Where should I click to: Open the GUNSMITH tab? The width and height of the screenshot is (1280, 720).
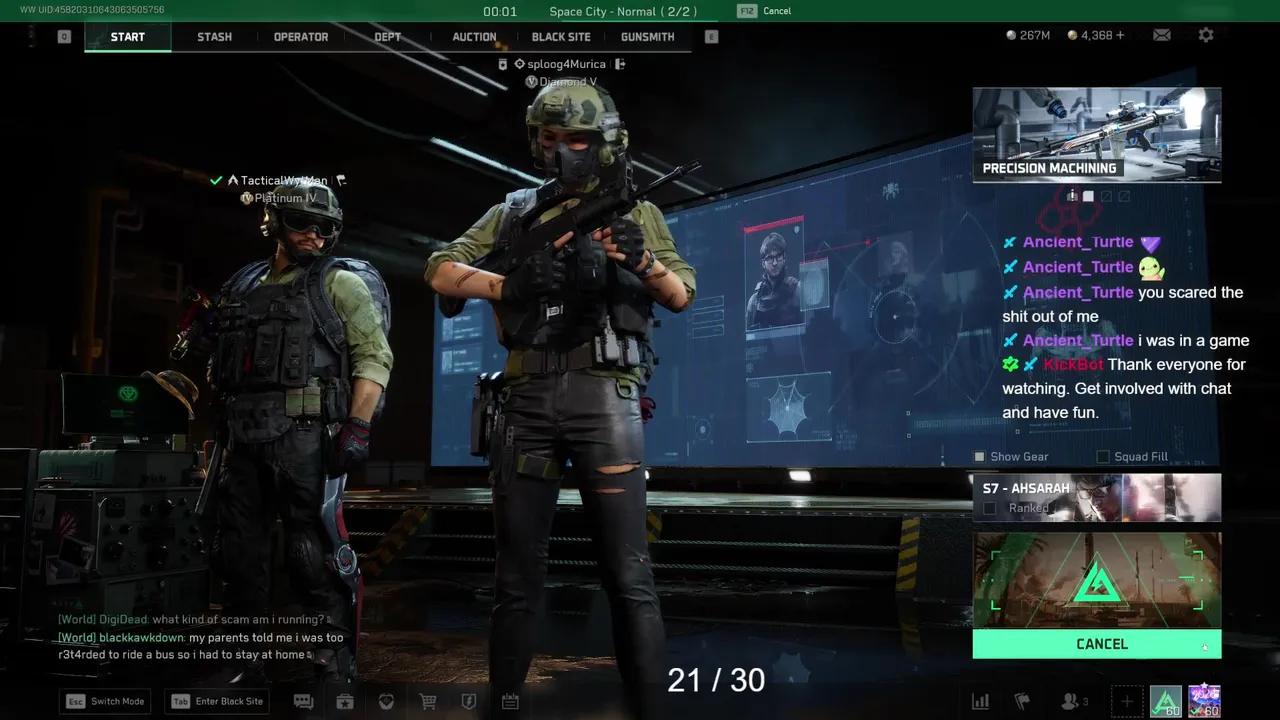(x=647, y=37)
